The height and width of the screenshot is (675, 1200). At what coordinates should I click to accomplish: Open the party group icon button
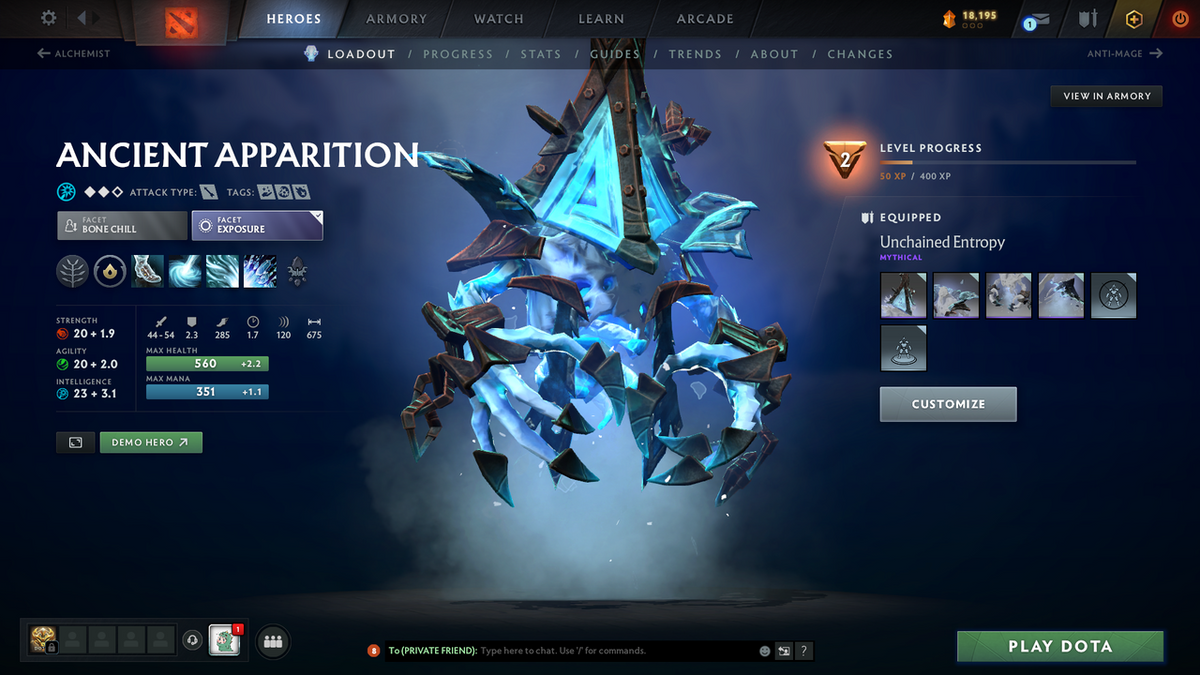[x=273, y=641]
